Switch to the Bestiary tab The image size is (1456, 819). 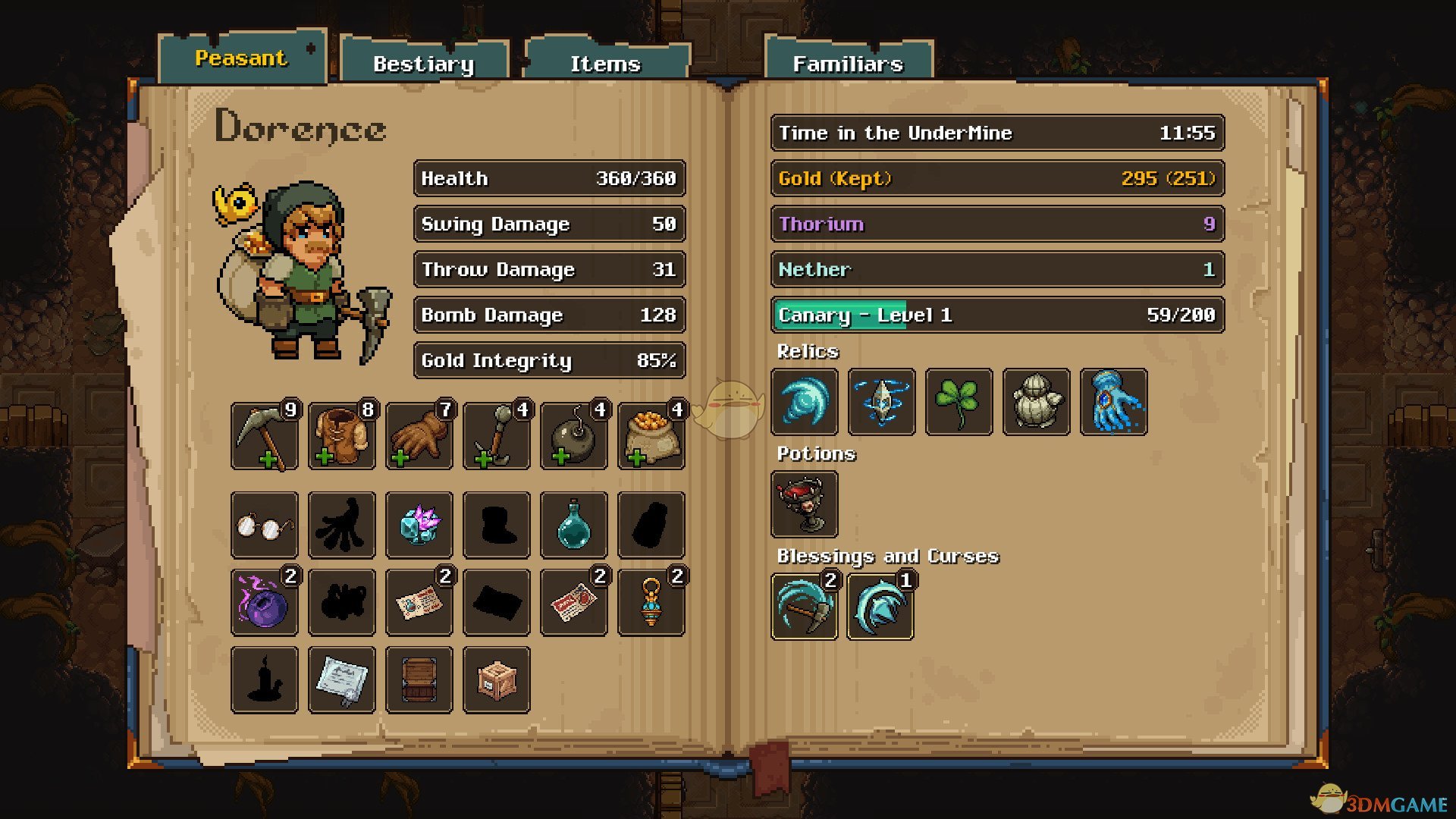point(423,64)
